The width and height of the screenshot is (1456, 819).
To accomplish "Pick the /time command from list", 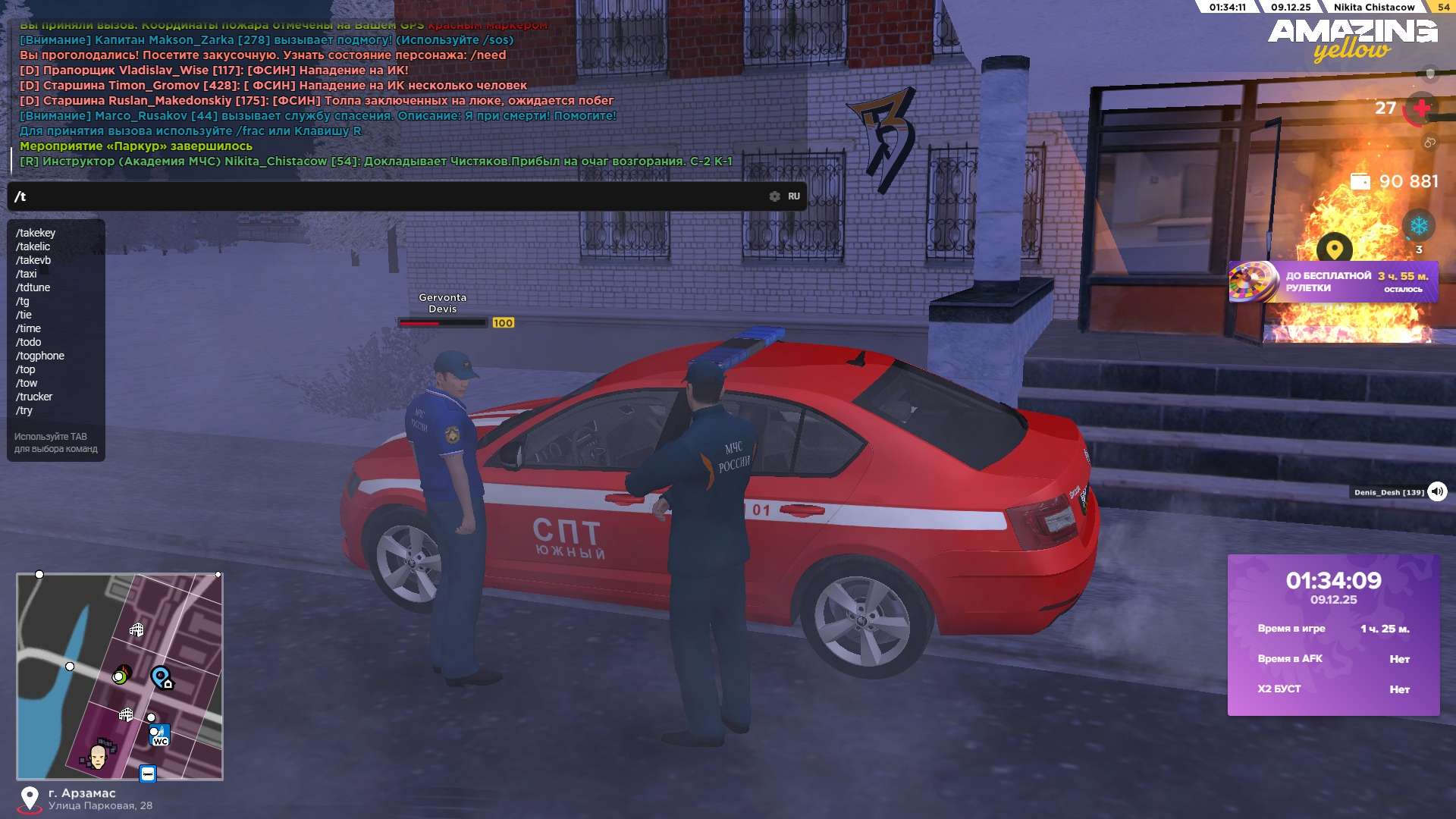I will pos(29,328).
